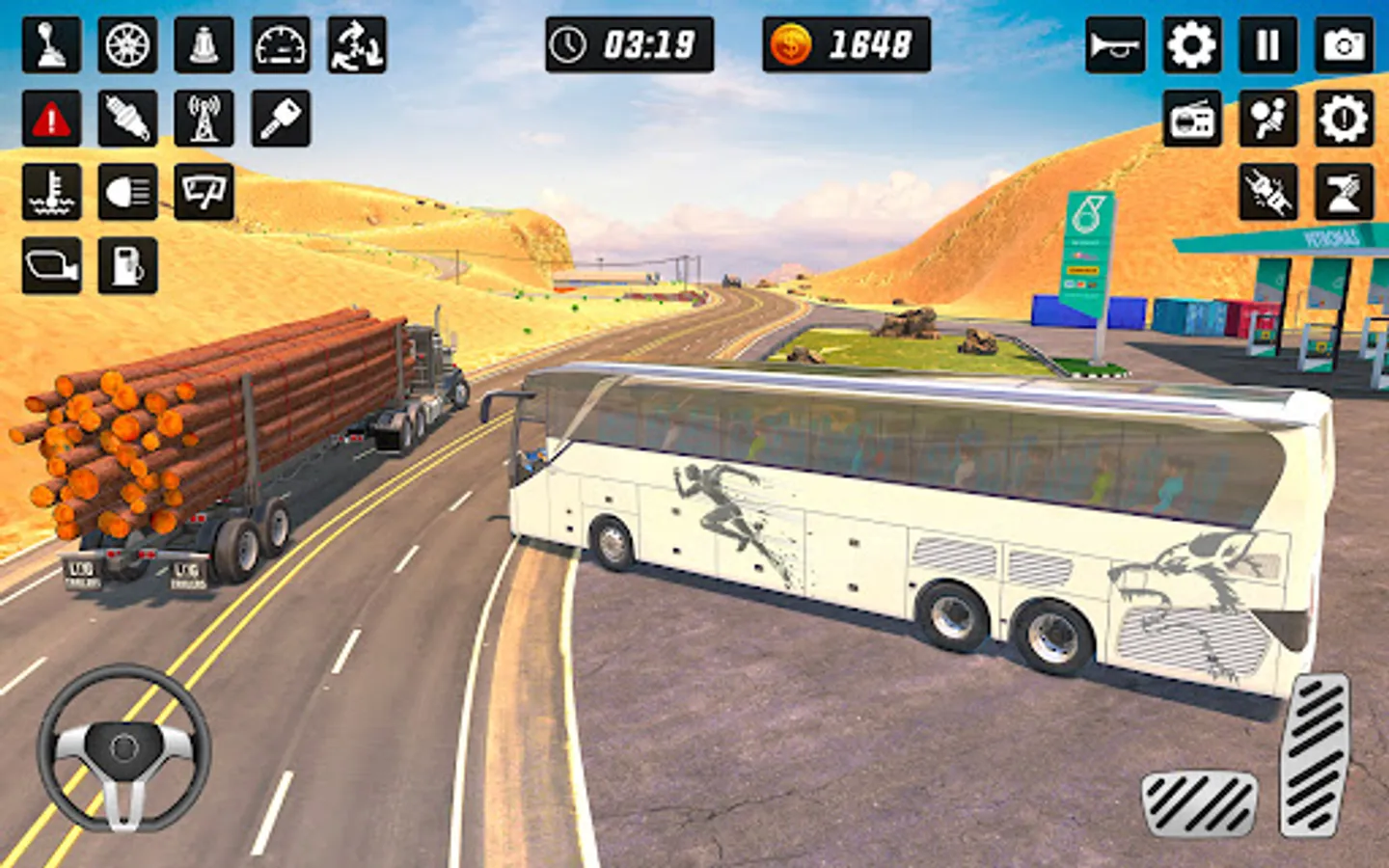Viewport: 1389px width, 868px height.
Task: Switch view with the camera button
Action: 1344,45
